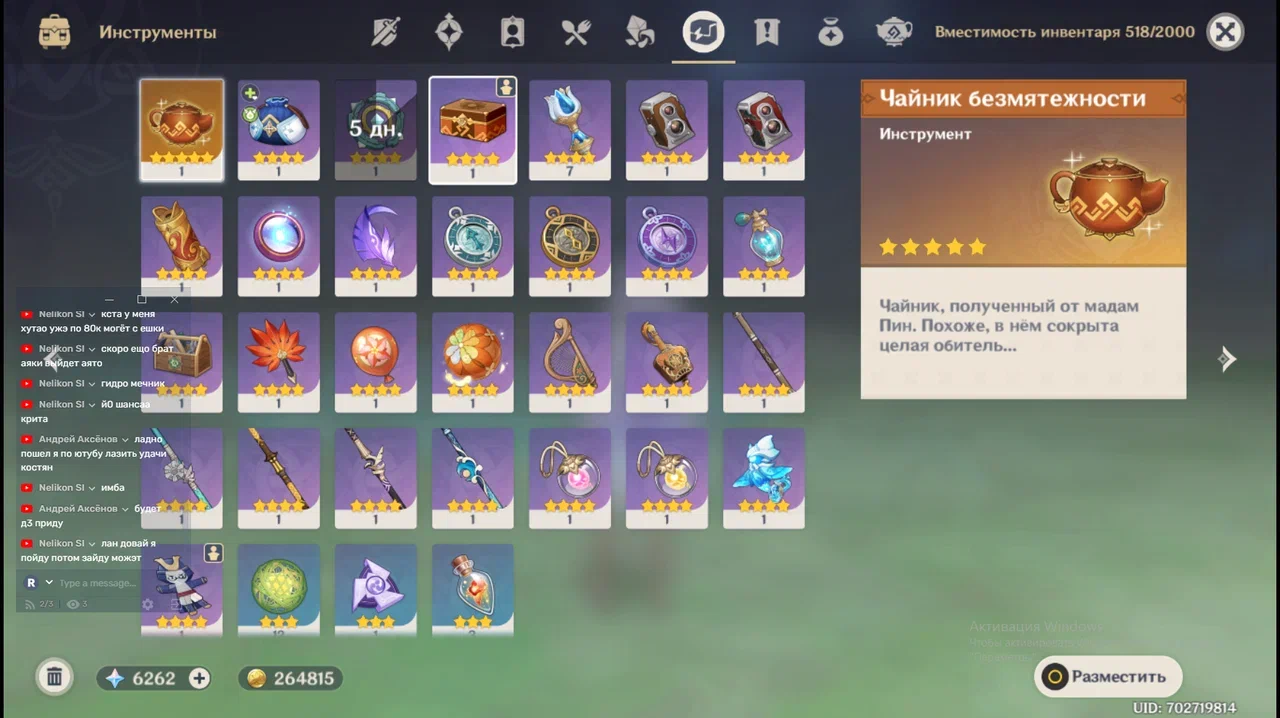This screenshot has height=718, width=1280.
Task: Close the chat overlay window
Action: (x=174, y=299)
